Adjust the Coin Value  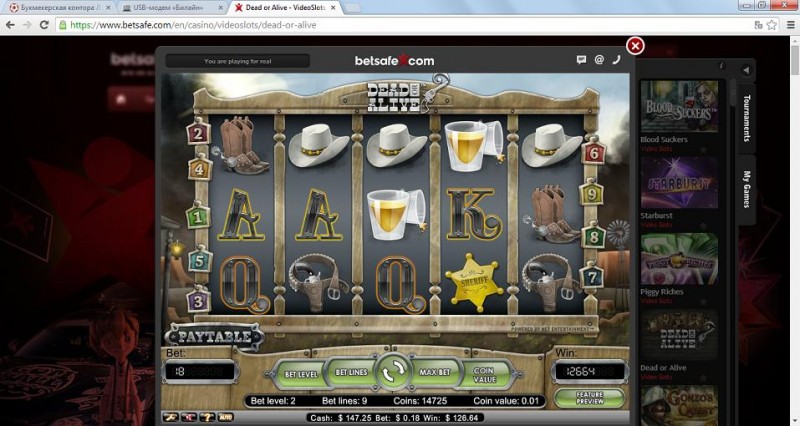[483, 374]
